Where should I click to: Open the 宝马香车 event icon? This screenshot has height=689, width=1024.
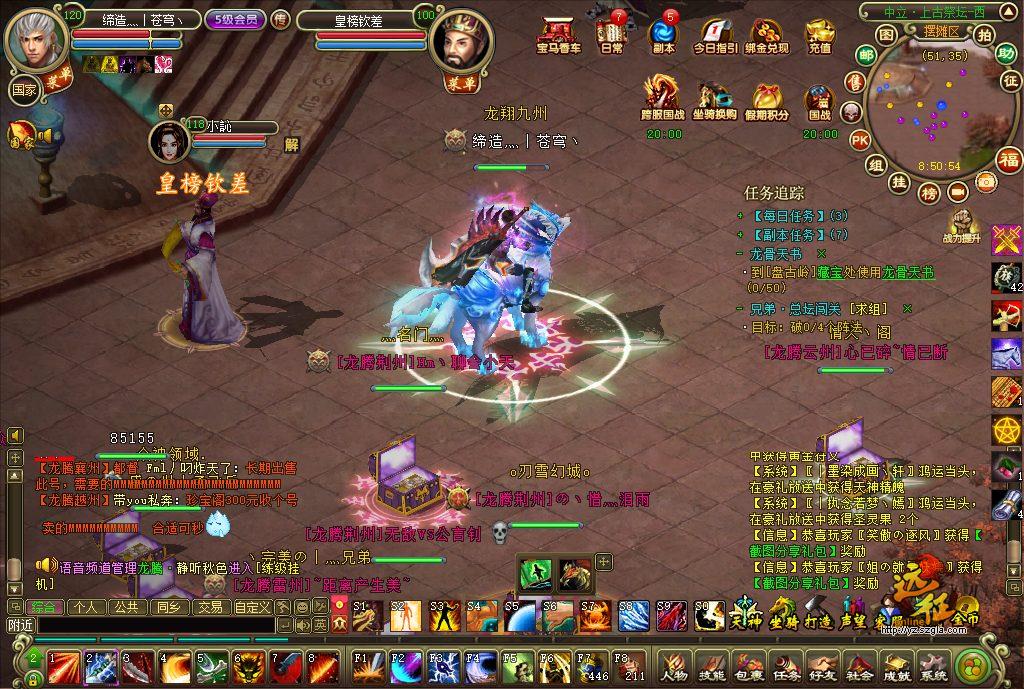[558, 35]
